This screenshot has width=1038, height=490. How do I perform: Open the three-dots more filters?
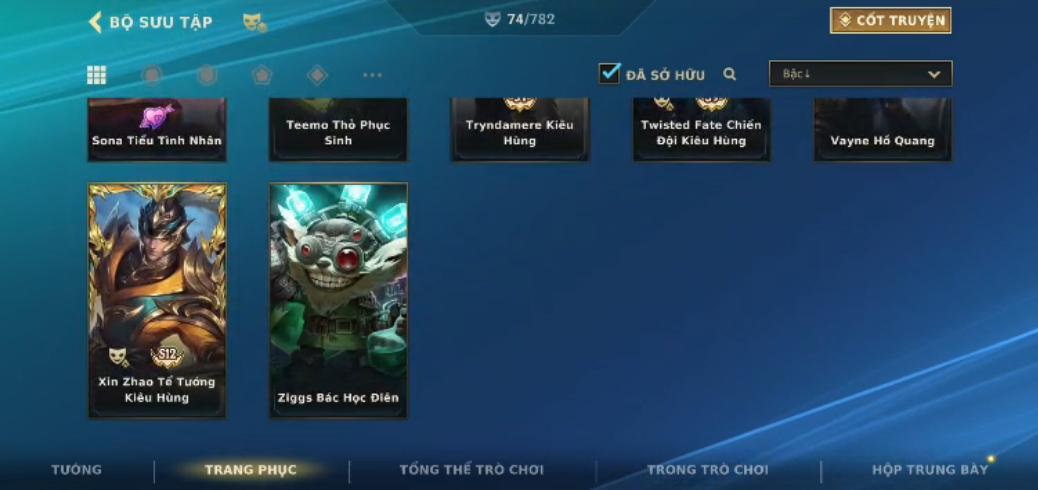click(x=372, y=75)
